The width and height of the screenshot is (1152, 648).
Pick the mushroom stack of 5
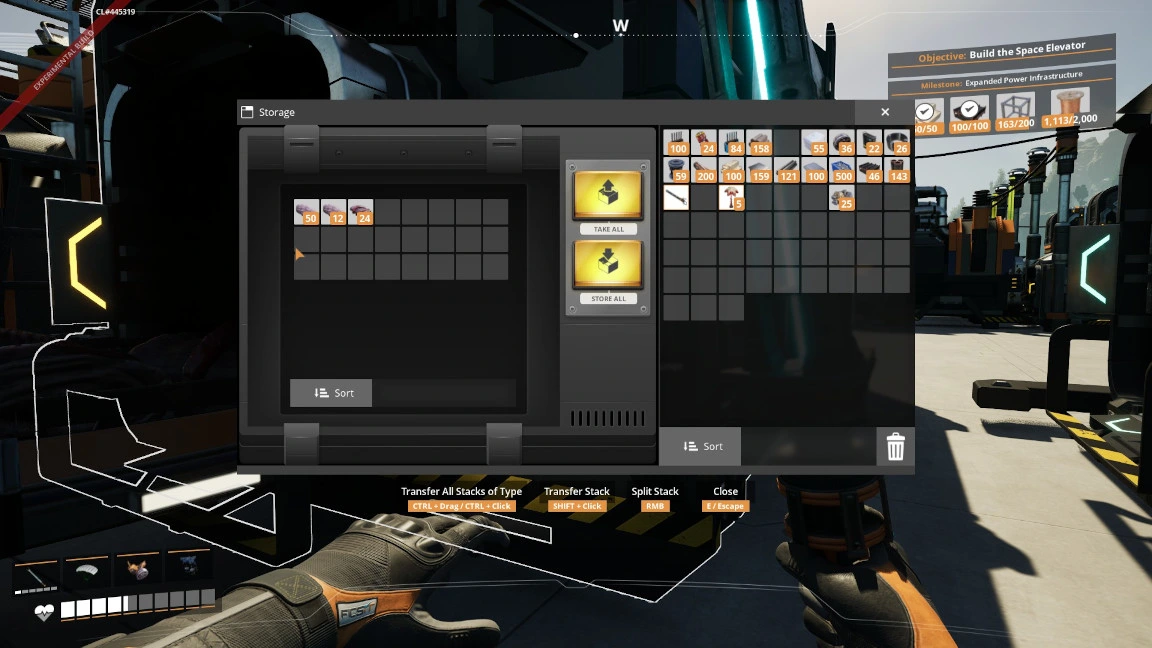coord(731,198)
